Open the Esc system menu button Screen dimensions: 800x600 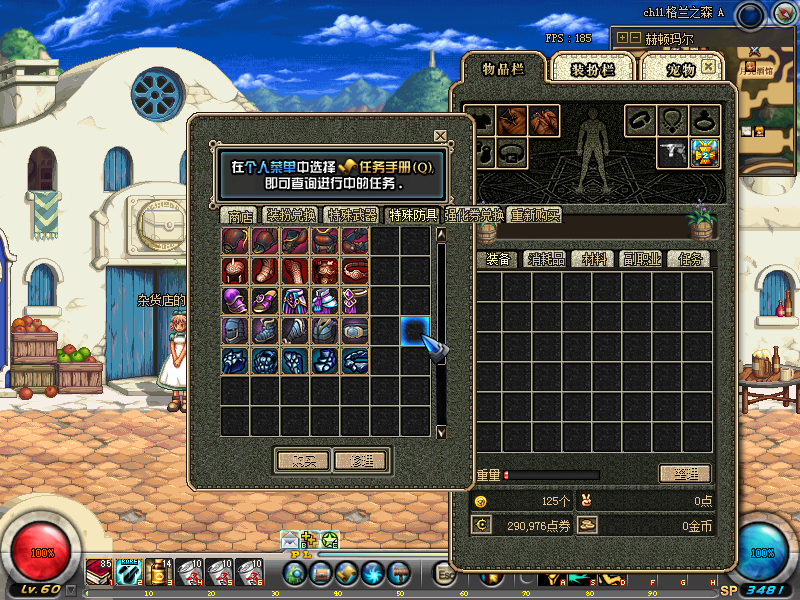[447, 574]
